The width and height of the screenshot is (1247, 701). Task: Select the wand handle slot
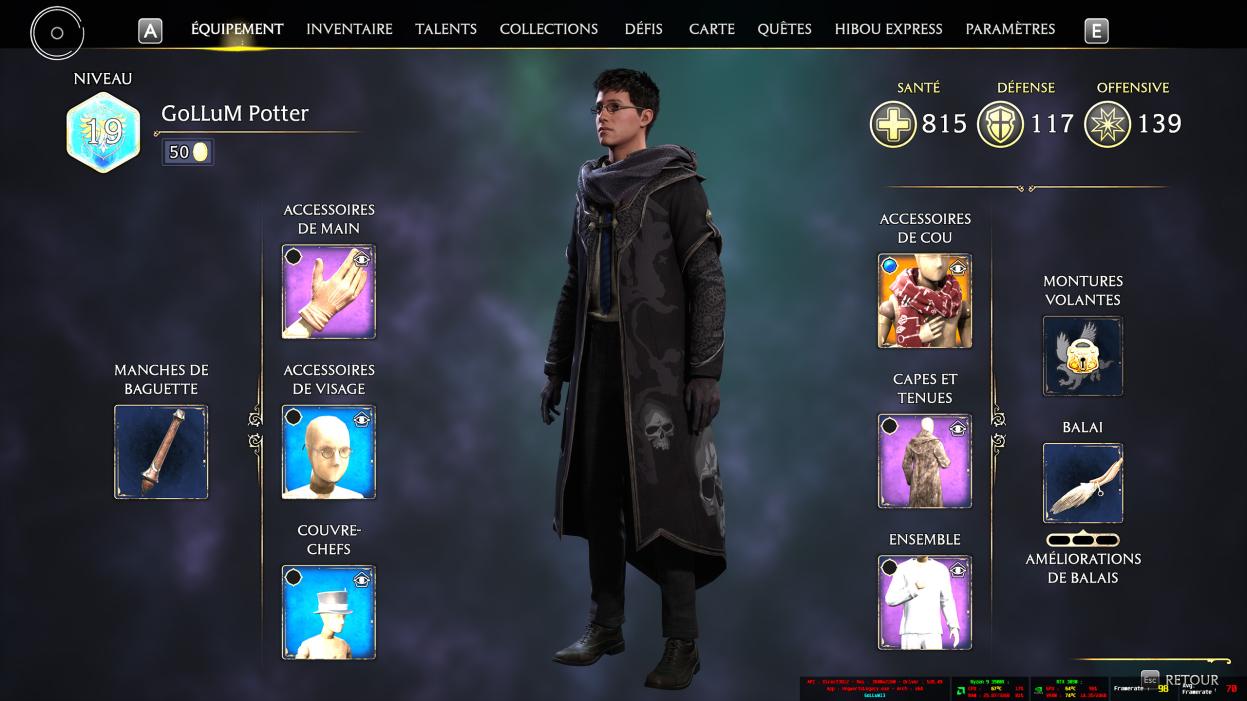tap(161, 452)
